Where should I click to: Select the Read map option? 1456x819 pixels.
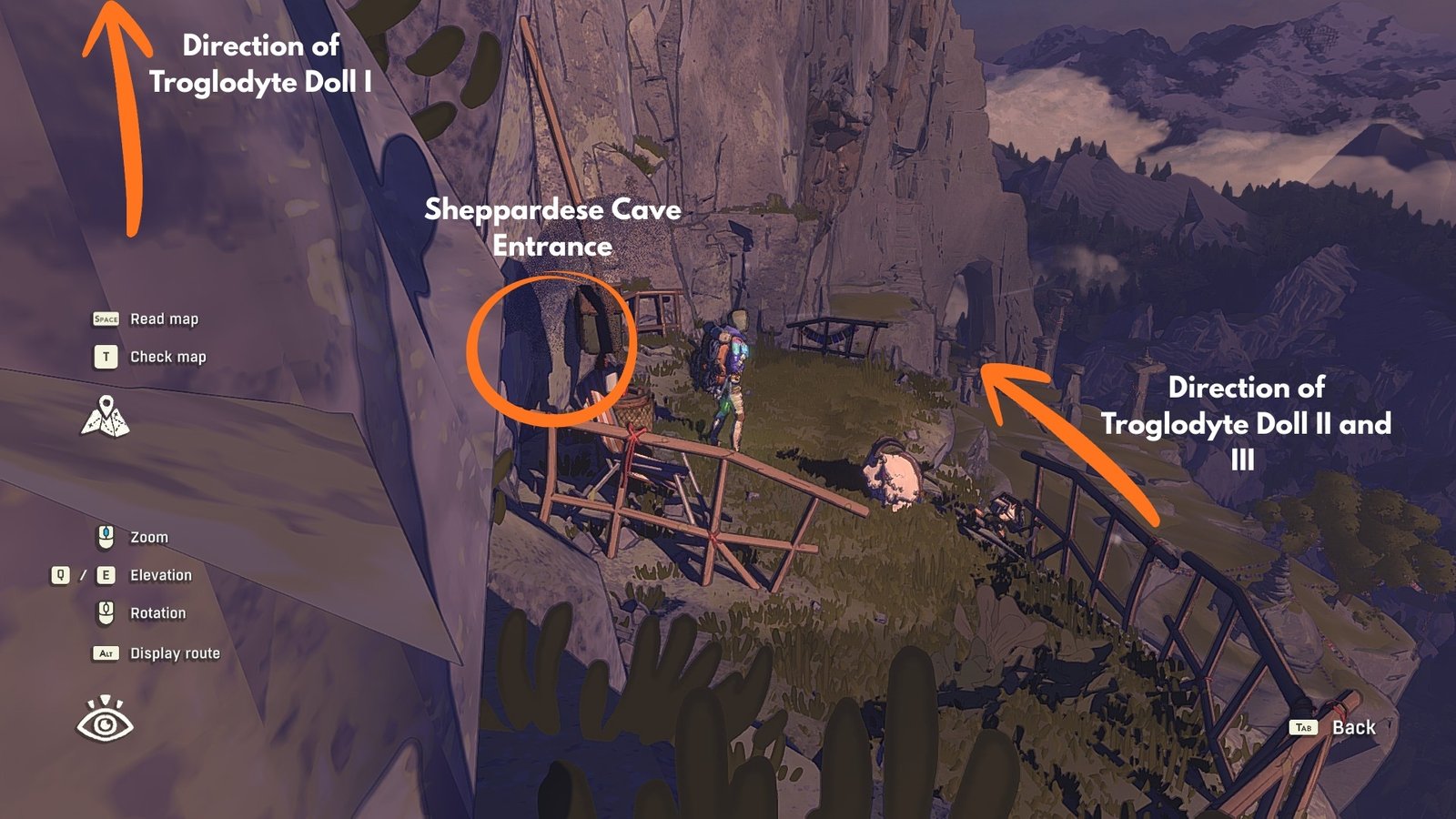point(163,319)
